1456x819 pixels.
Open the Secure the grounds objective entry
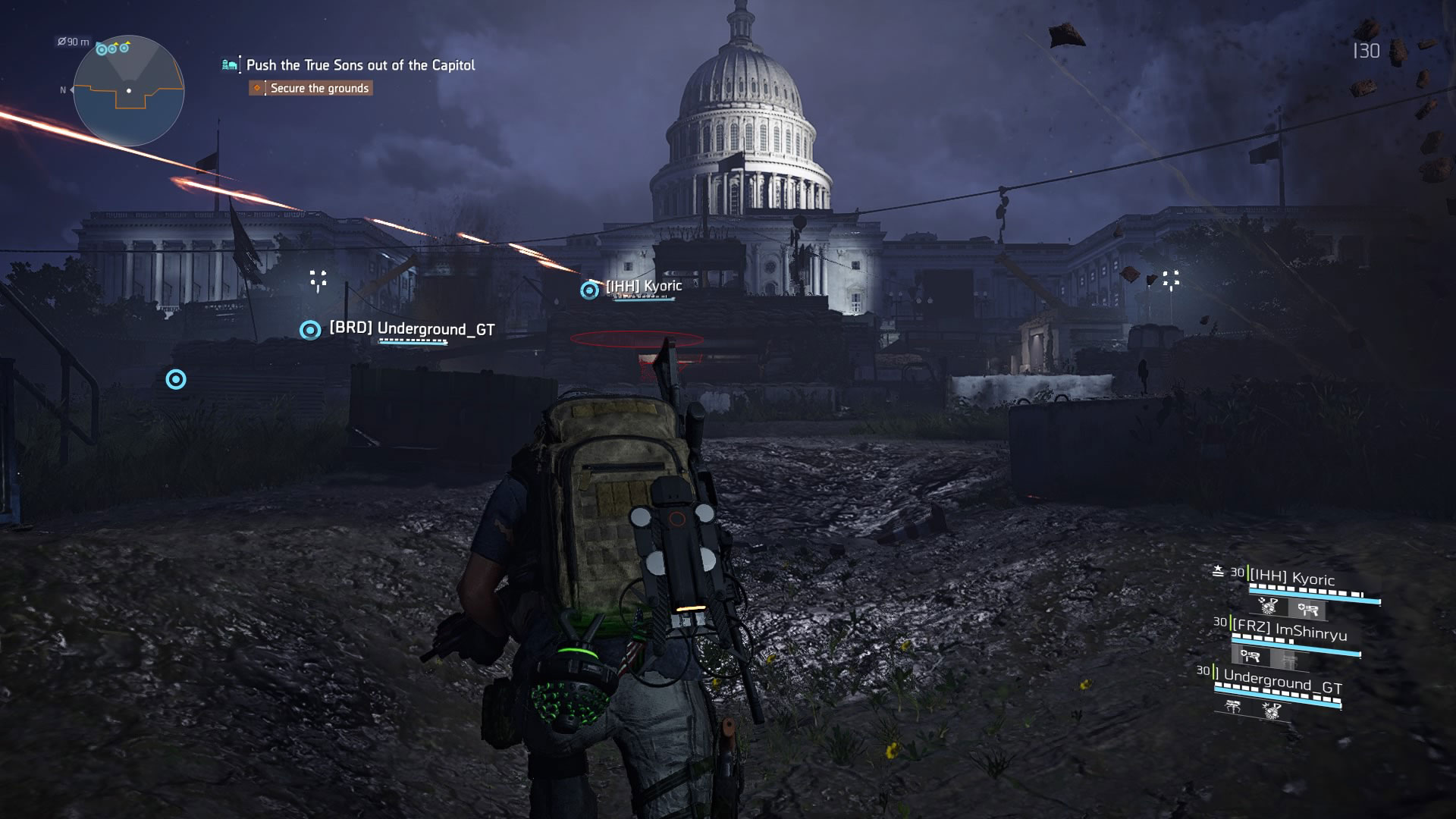point(318,88)
